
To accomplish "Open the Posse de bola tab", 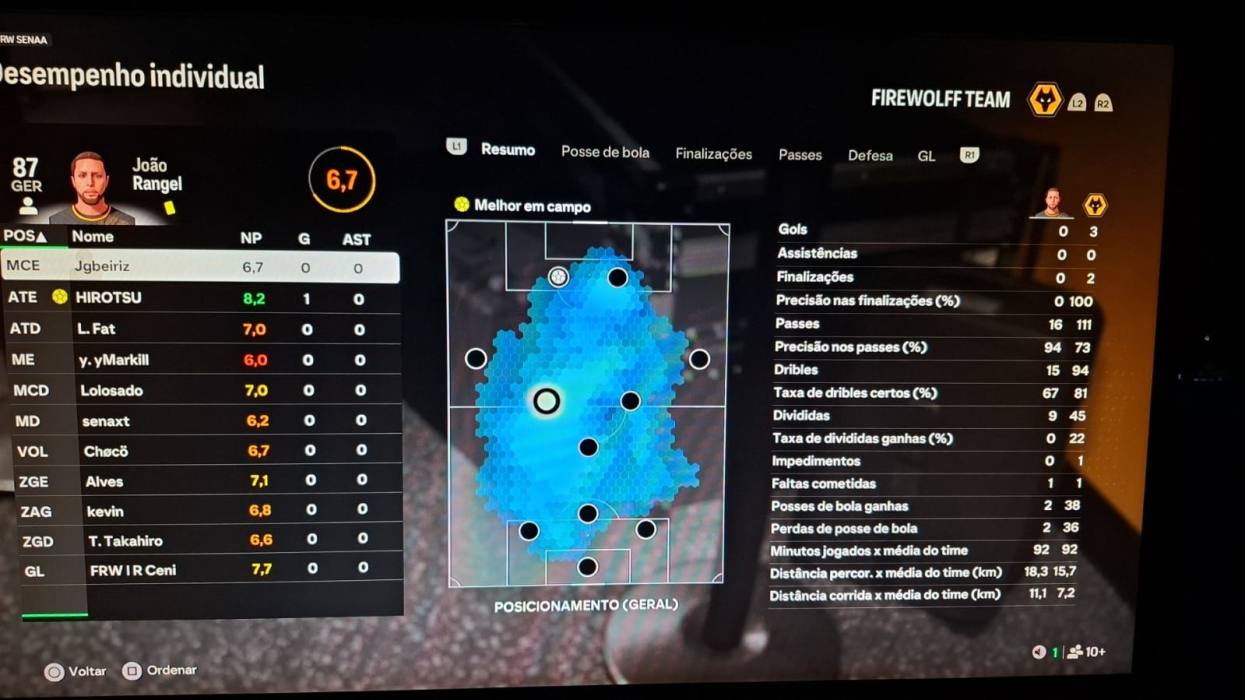I will 605,152.
